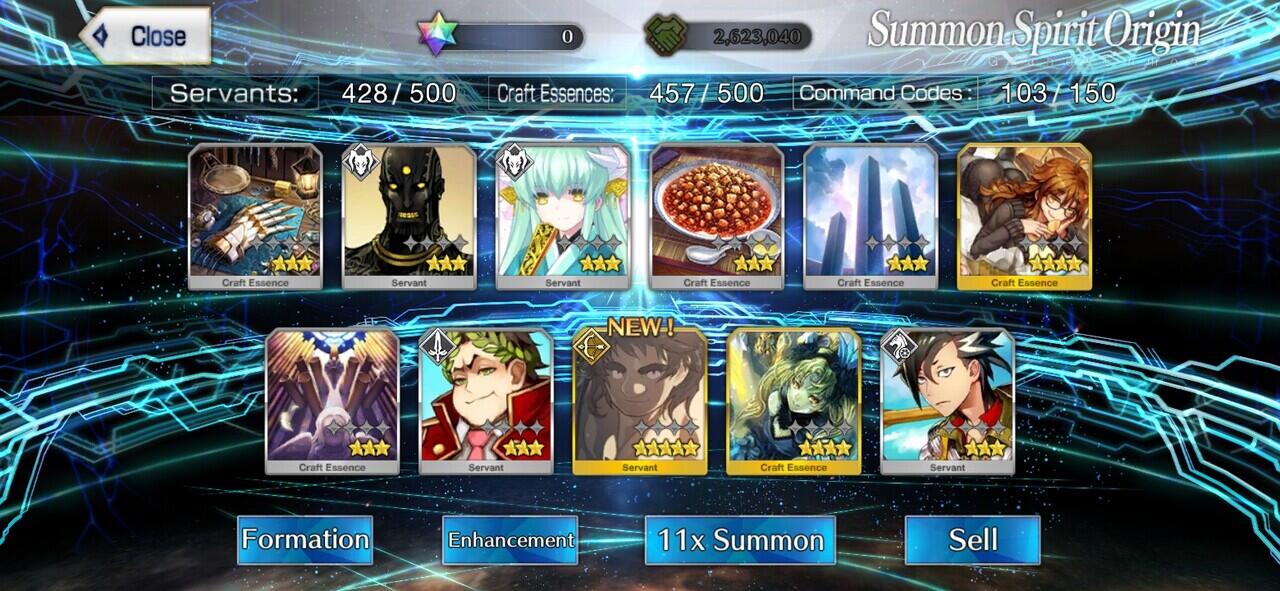Go to Enhancement
Viewport: 1280px width, 591px height.
510,540
